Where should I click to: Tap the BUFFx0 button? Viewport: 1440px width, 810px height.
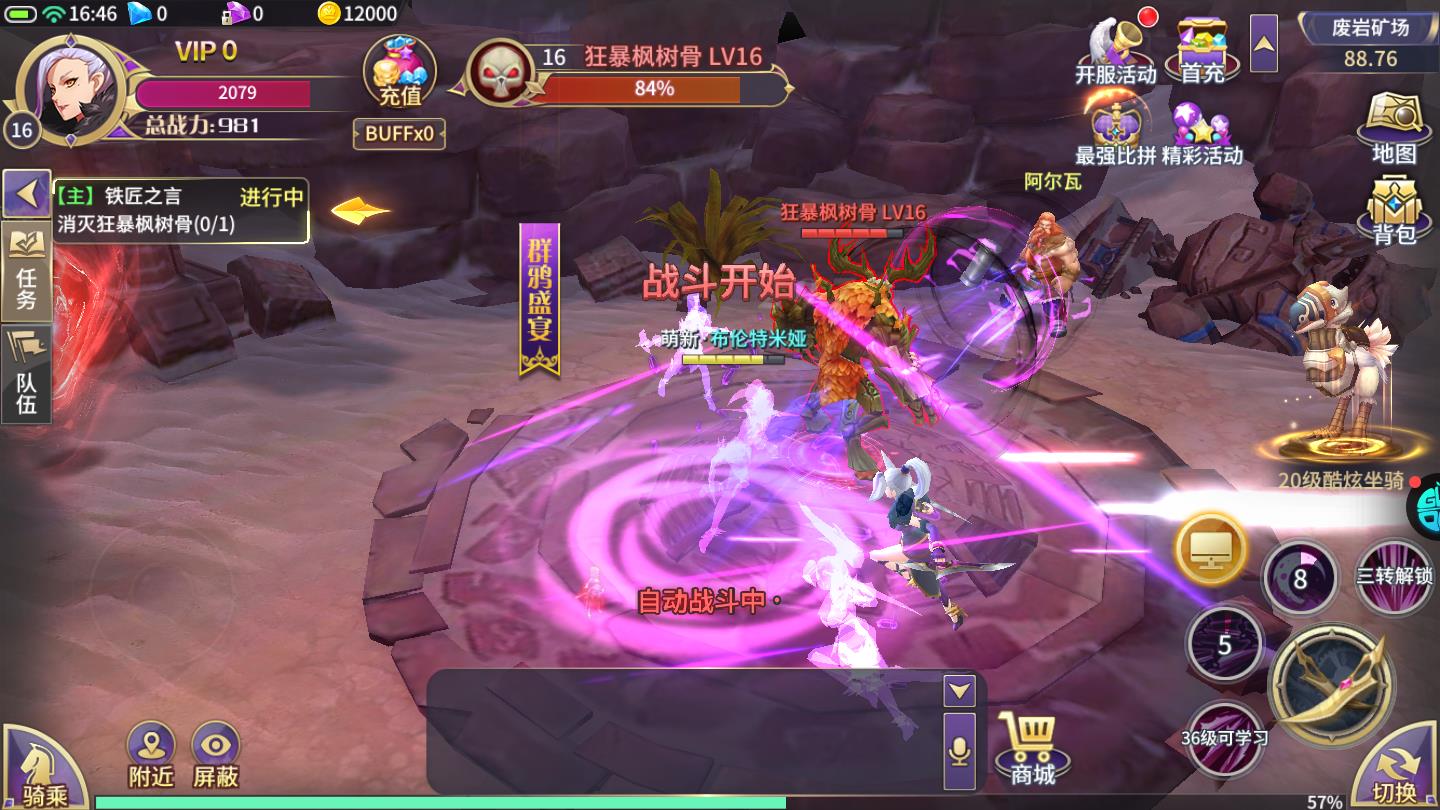(399, 134)
